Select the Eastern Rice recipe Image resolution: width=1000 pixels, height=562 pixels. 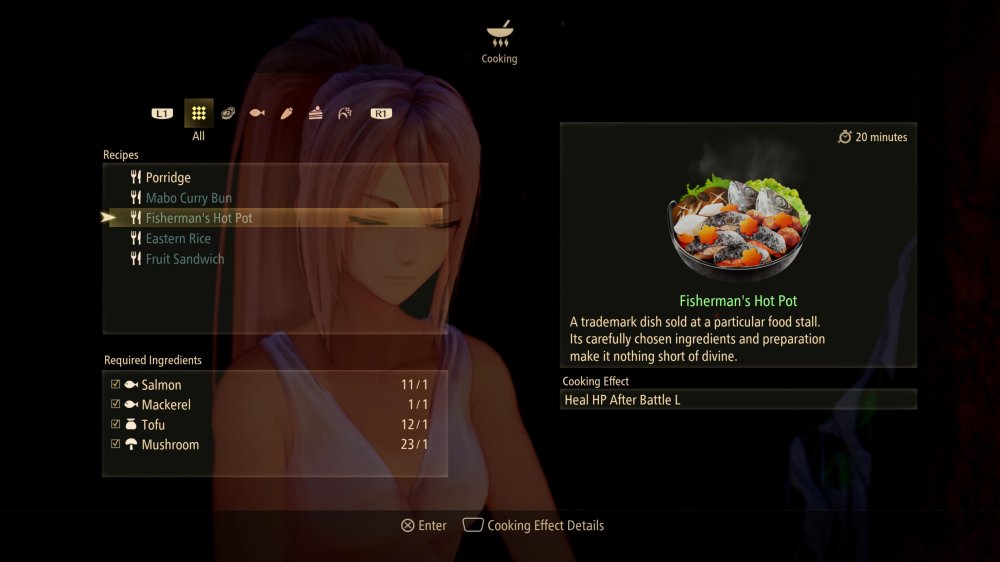tap(178, 239)
